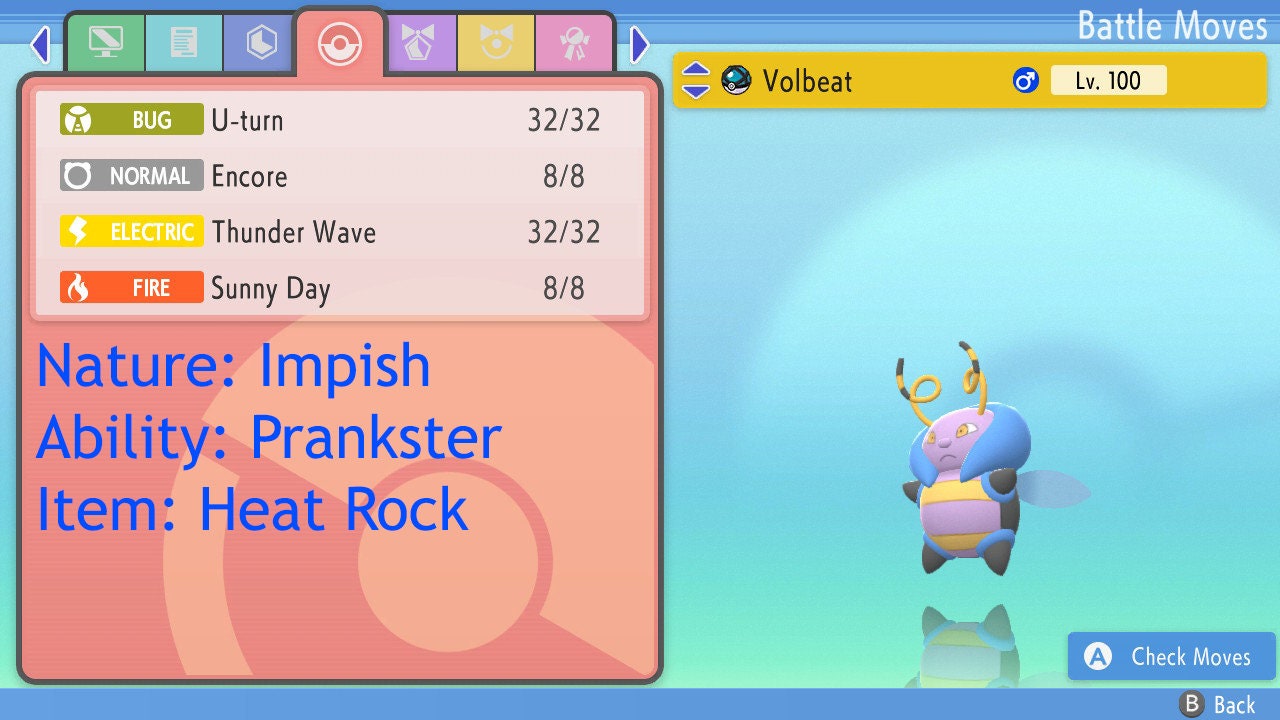
Task: Select the NORMAL type badge on Encore
Action: point(130,176)
